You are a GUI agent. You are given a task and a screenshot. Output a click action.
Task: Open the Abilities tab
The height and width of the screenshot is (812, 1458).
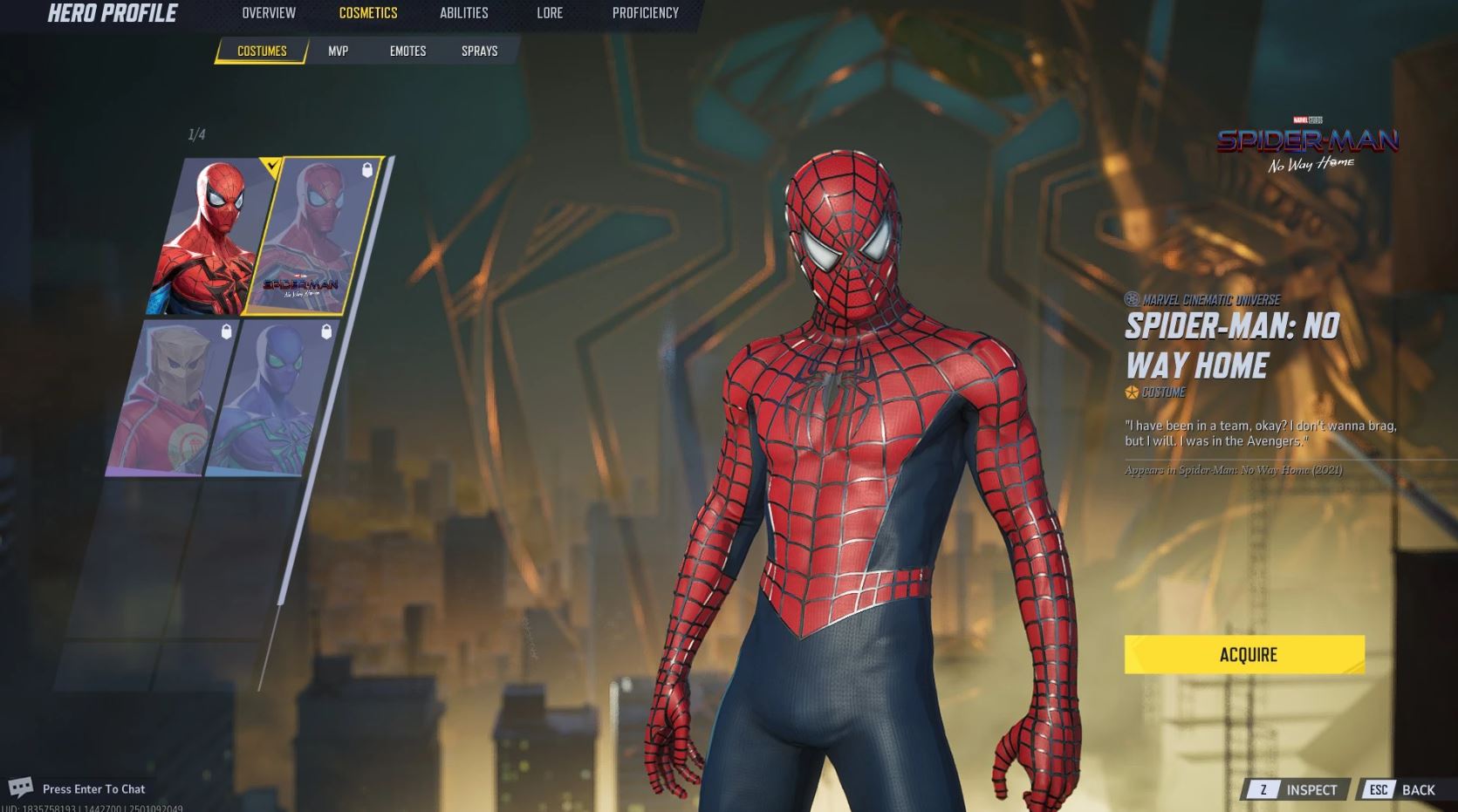(x=463, y=13)
